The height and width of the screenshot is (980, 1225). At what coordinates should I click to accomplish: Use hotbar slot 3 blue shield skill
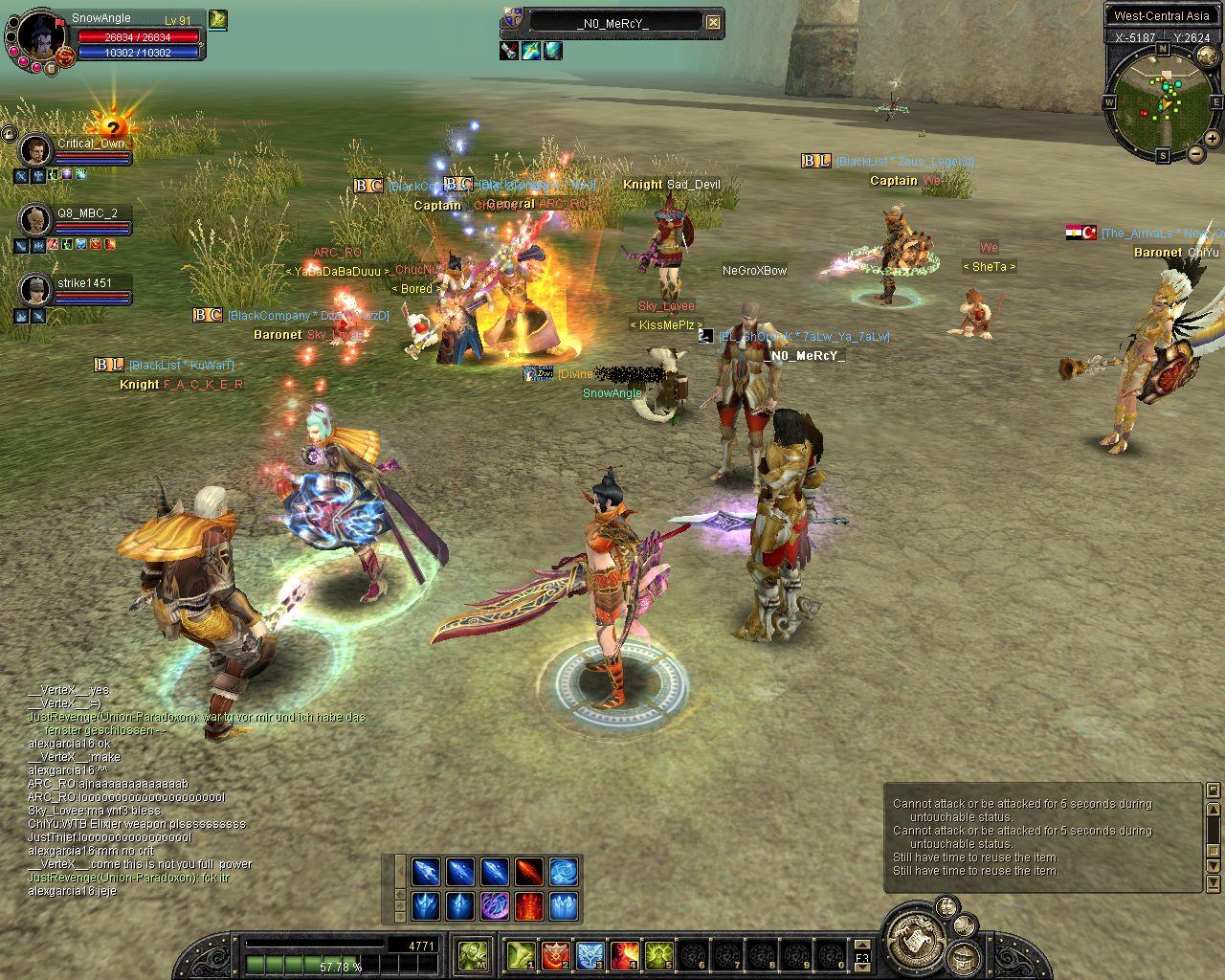[x=590, y=954]
